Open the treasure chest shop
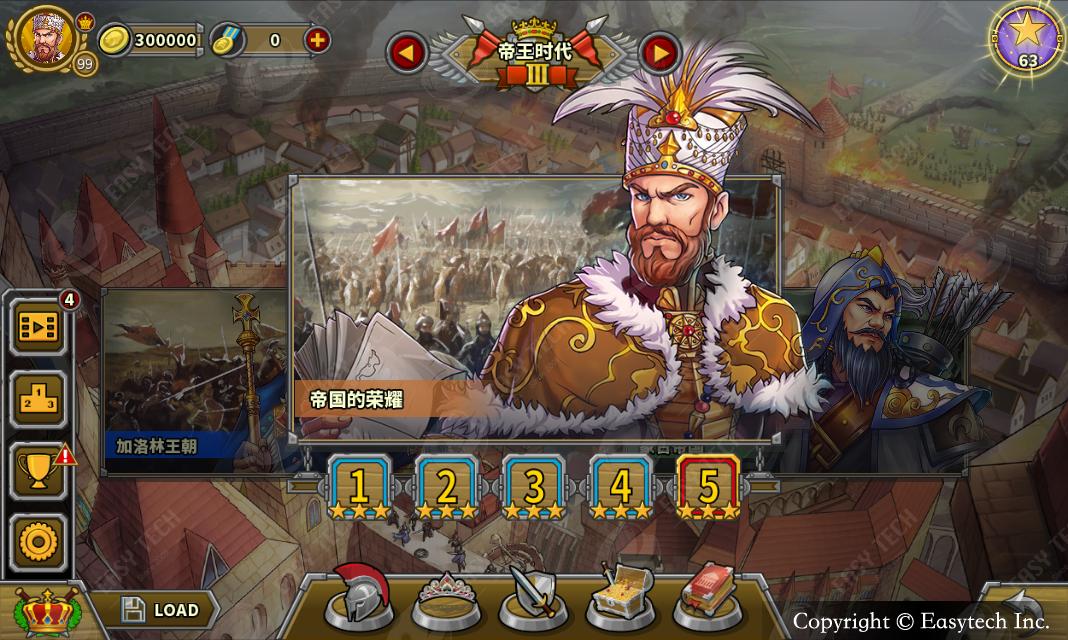 pyautogui.click(x=620, y=596)
